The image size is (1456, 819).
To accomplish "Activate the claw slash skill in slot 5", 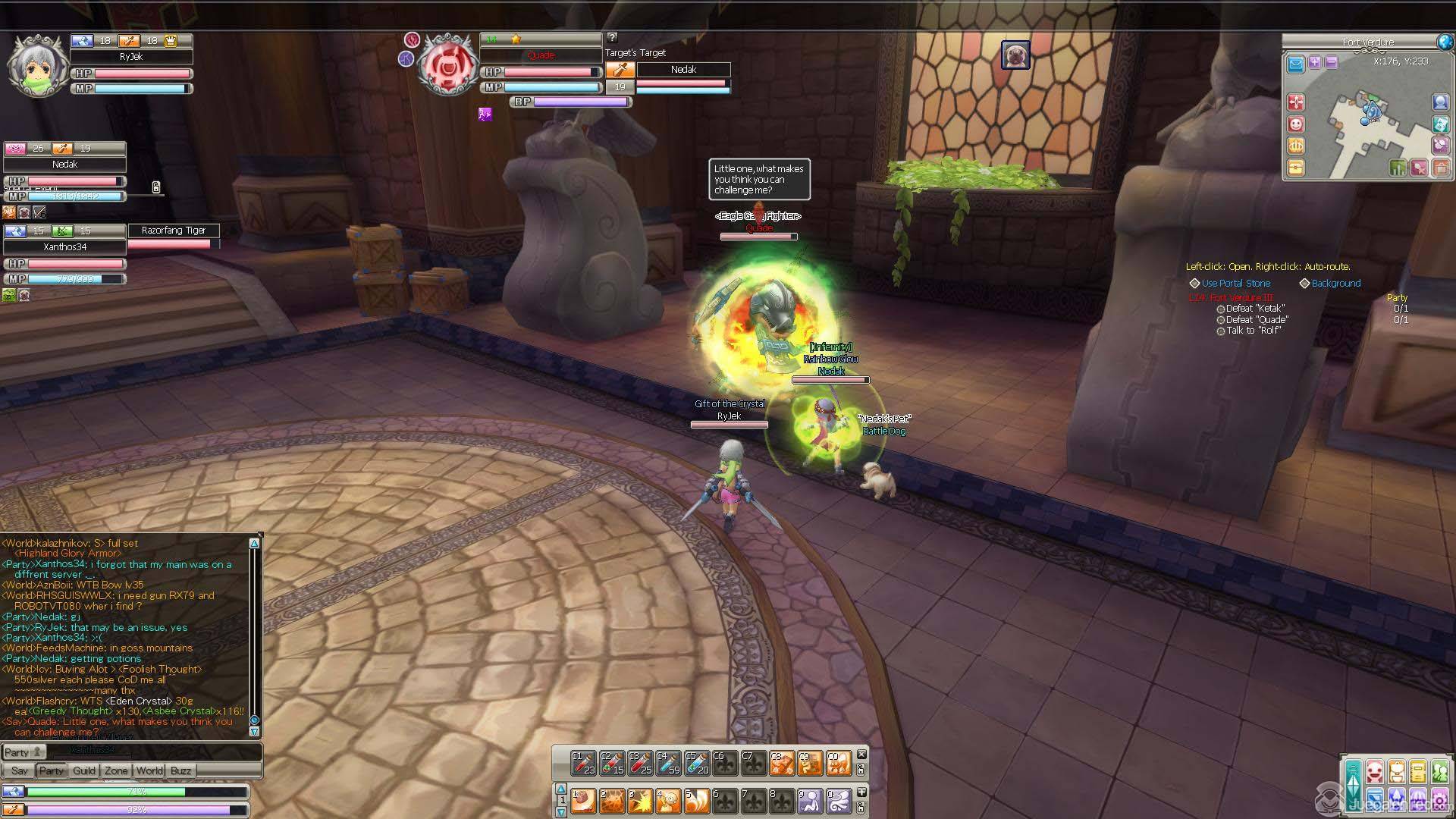I will pos(696,801).
